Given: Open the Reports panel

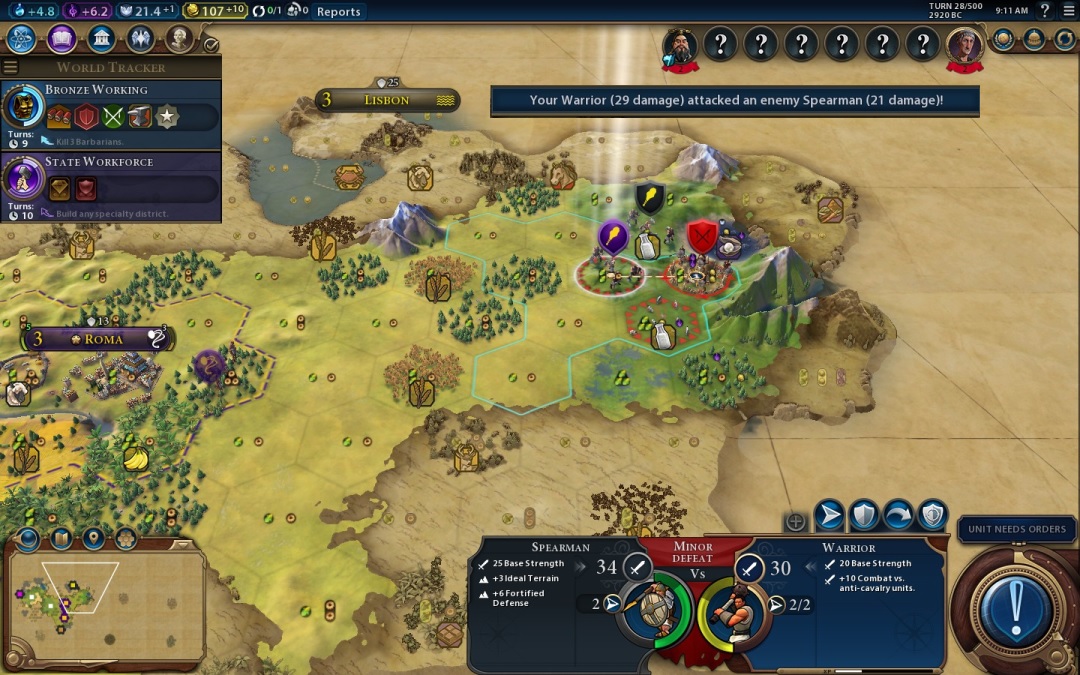Looking at the screenshot, I should pyautogui.click(x=338, y=12).
